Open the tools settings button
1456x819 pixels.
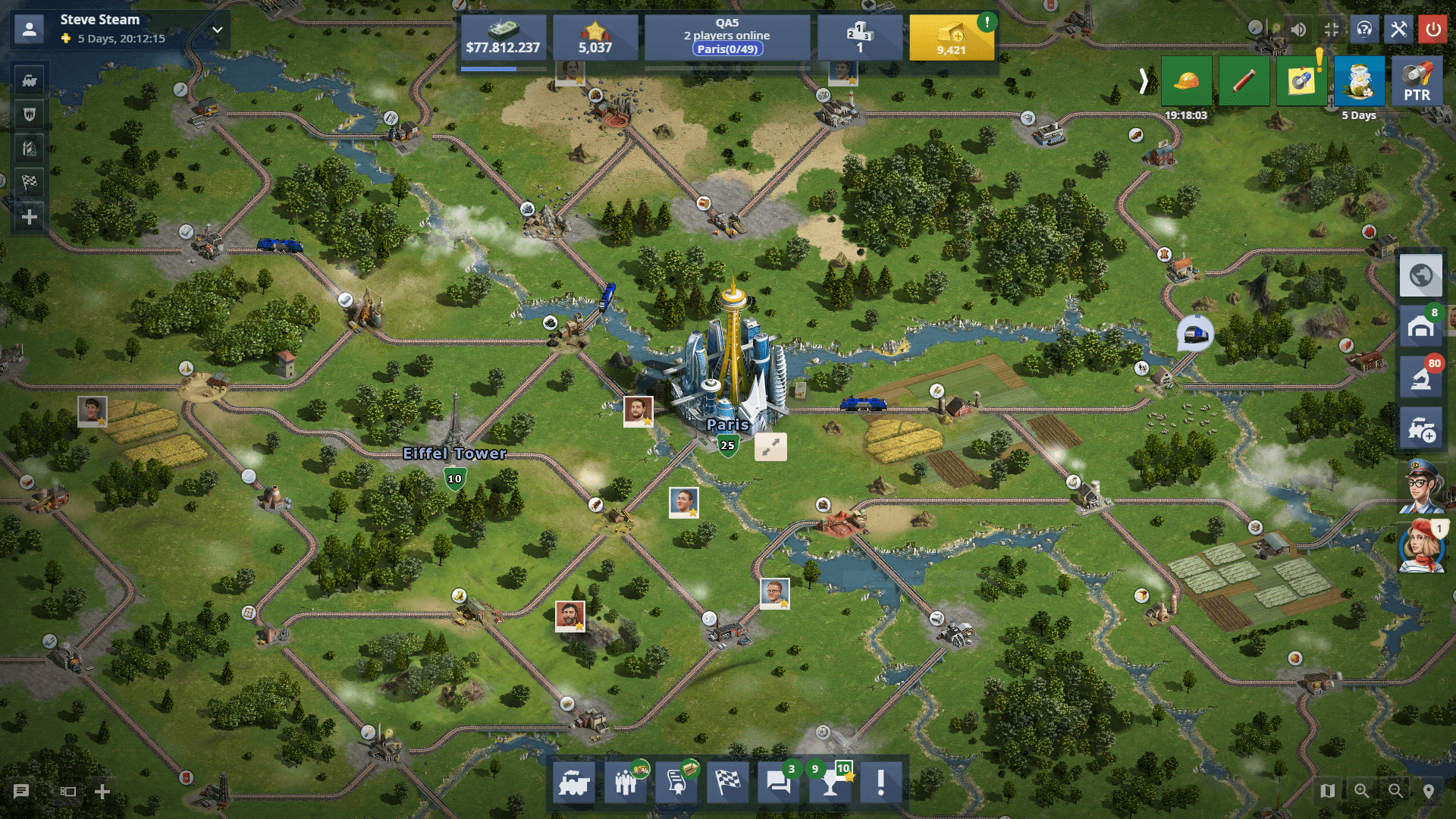(1398, 30)
